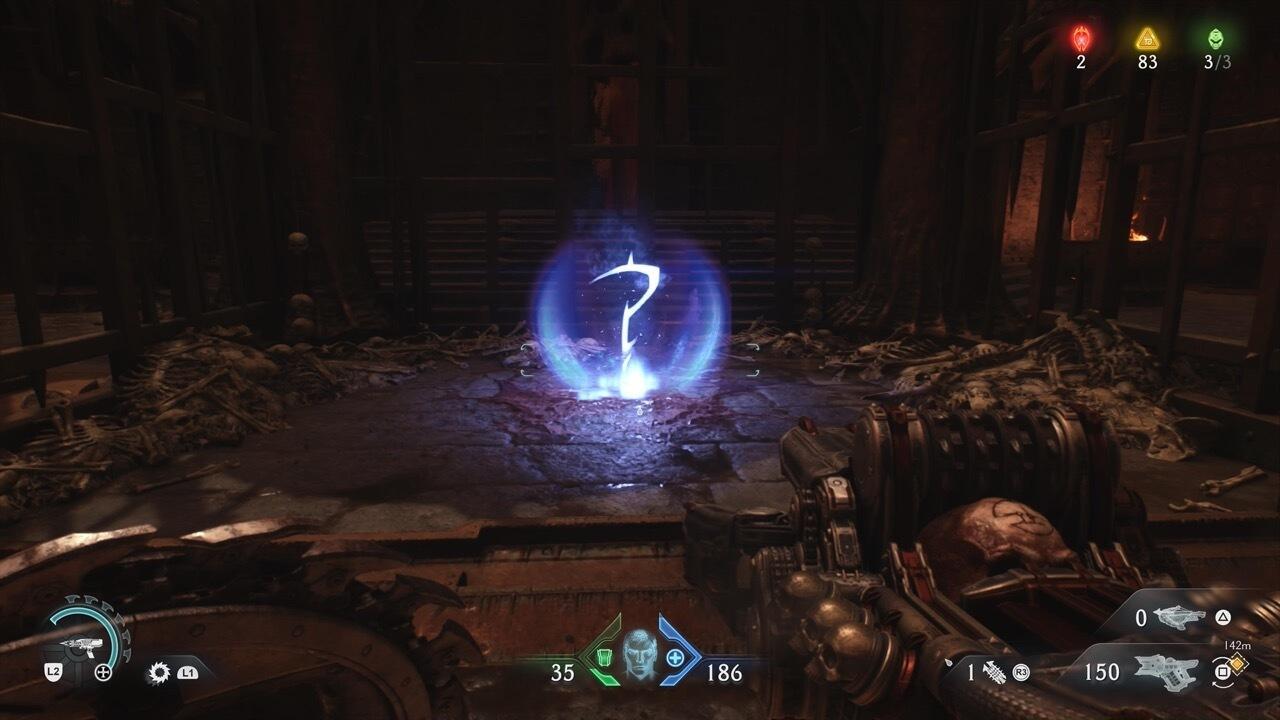Choose the secondary weapon icon with 0 ammo

[1178, 618]
